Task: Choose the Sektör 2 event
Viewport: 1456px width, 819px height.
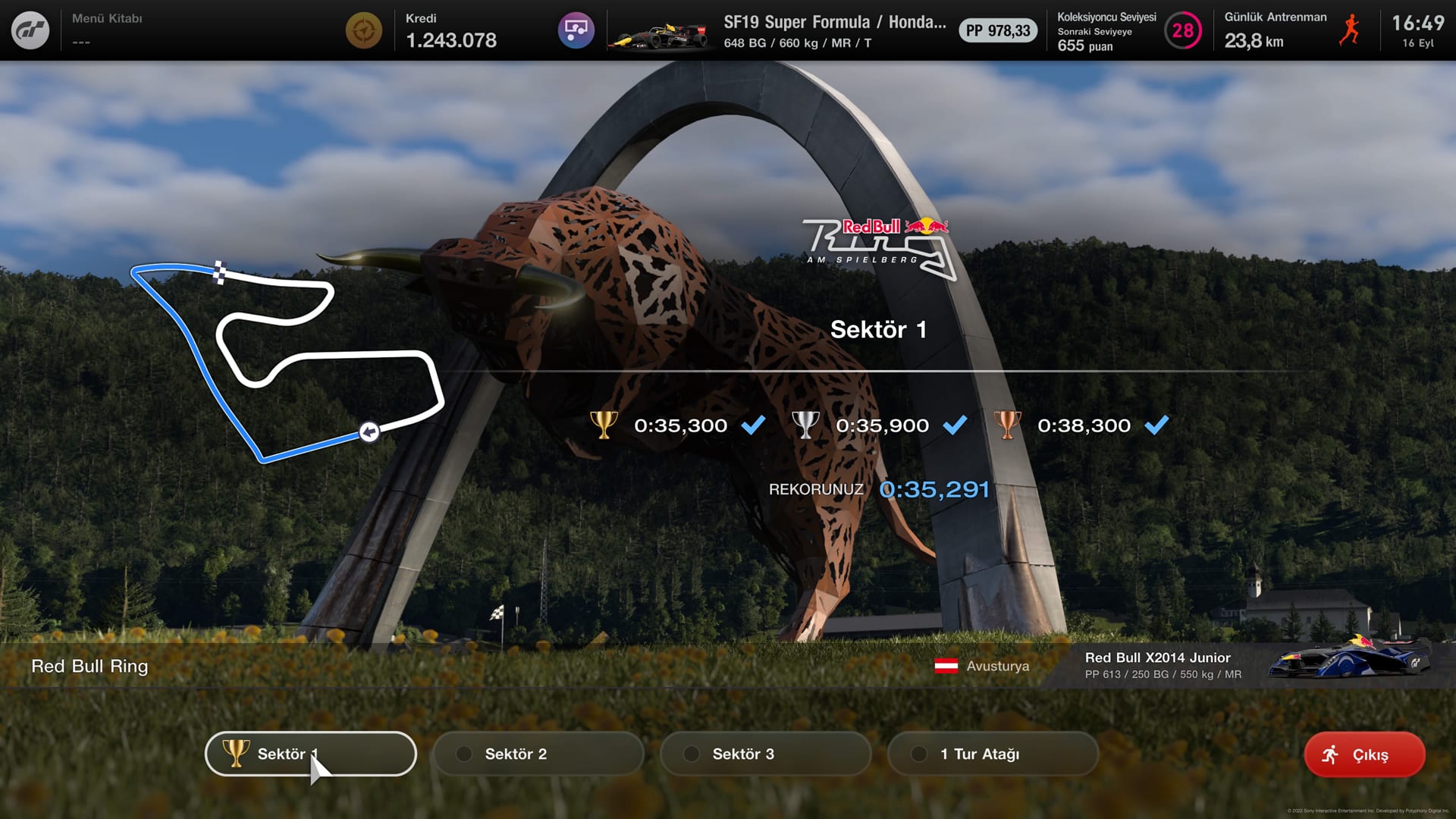Action: [538, 754]
